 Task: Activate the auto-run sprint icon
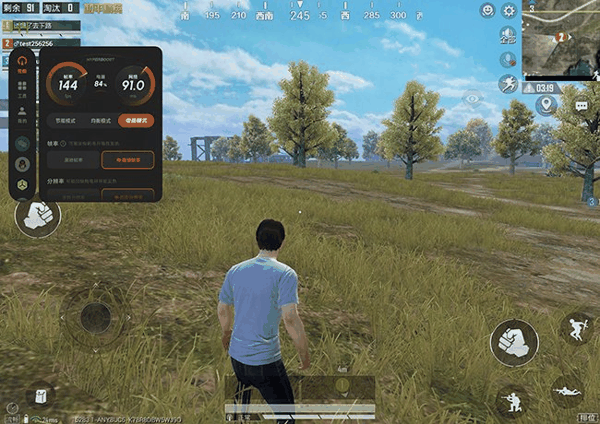point(508,83)
